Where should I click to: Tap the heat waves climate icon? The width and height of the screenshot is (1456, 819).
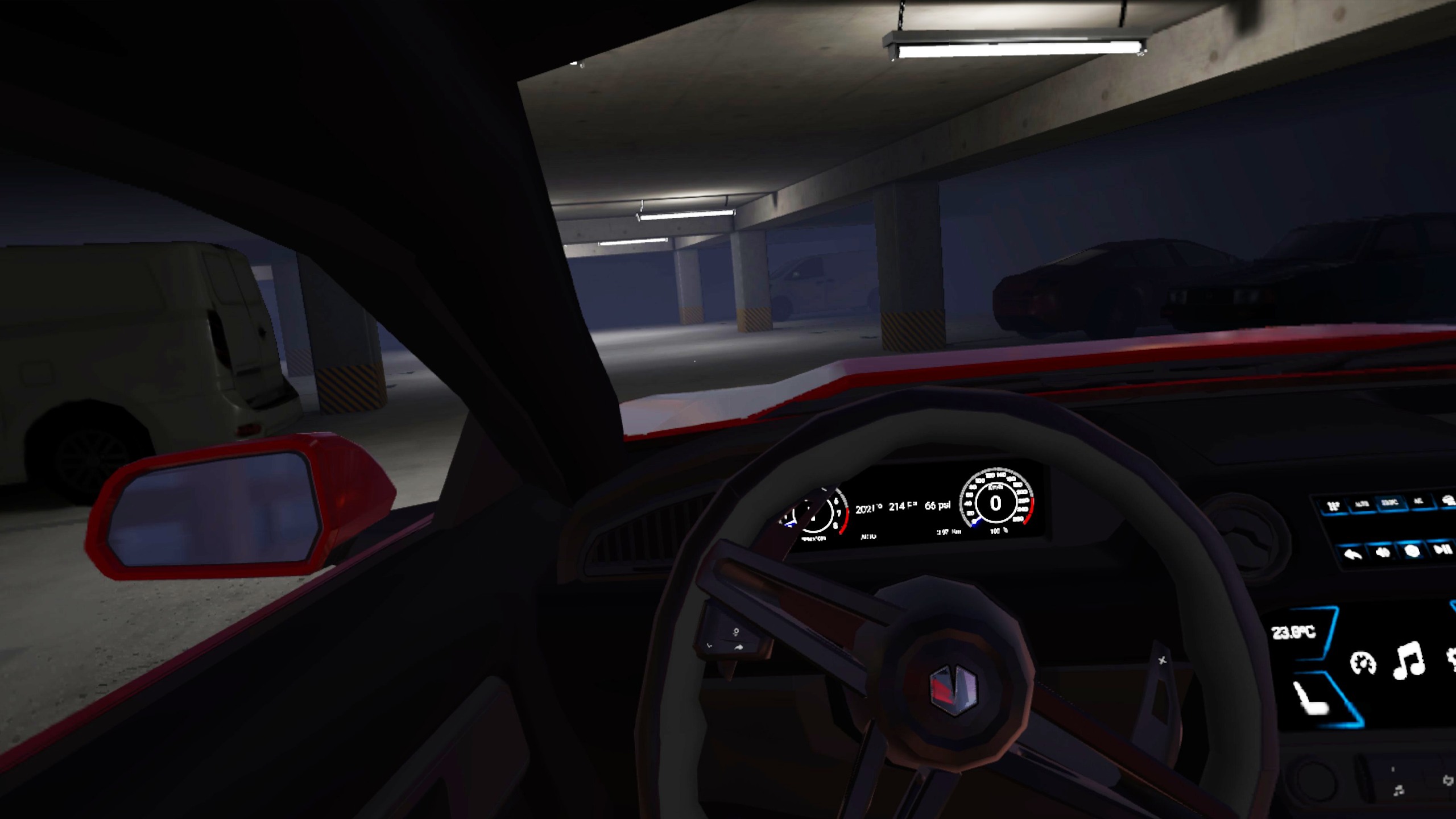1333,505
